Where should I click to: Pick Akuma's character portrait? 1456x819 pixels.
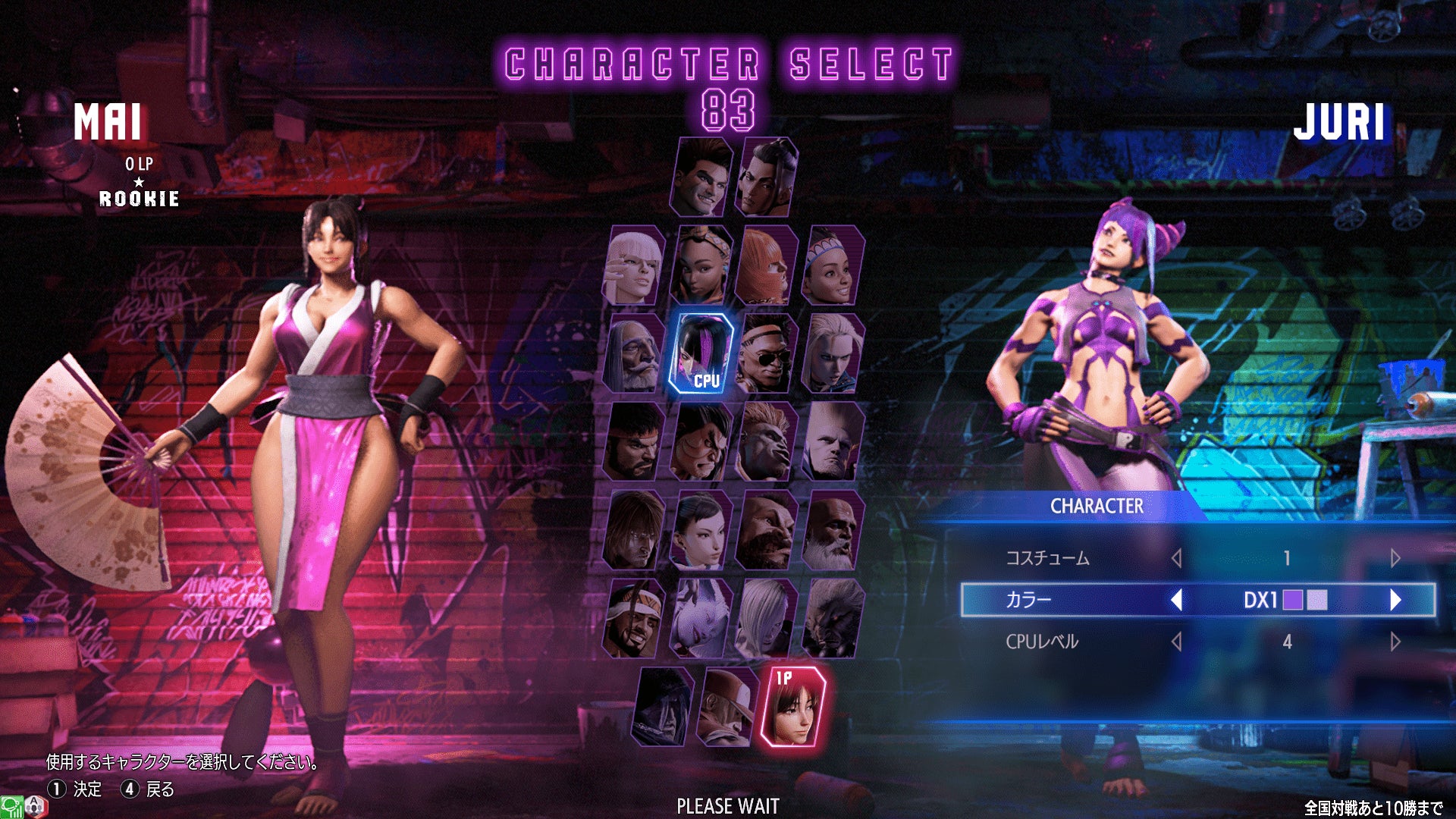pos(833,619)
